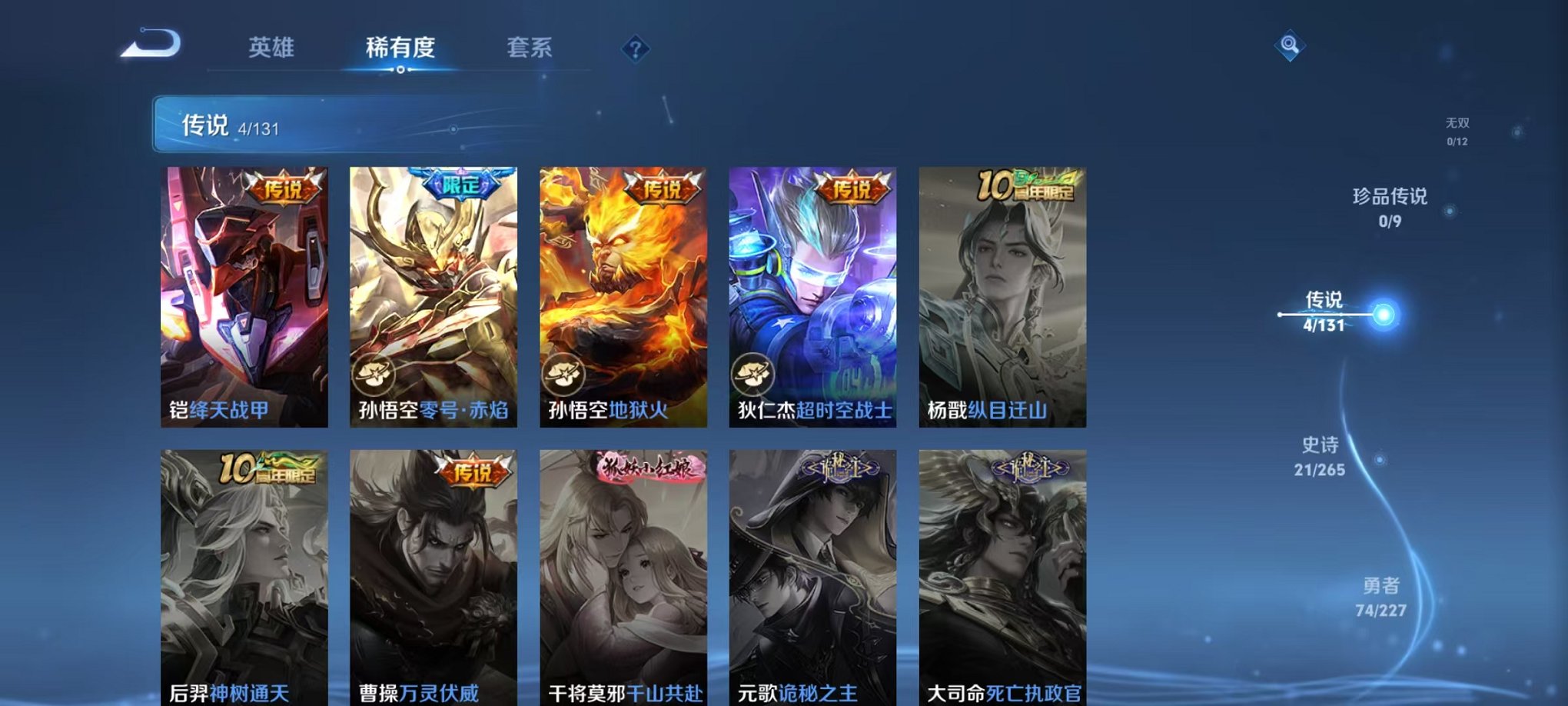The image size is (1568, 706).
Task: Open search via the magnifier icon
Action: pyautogui.click(x=1292, y=46)
